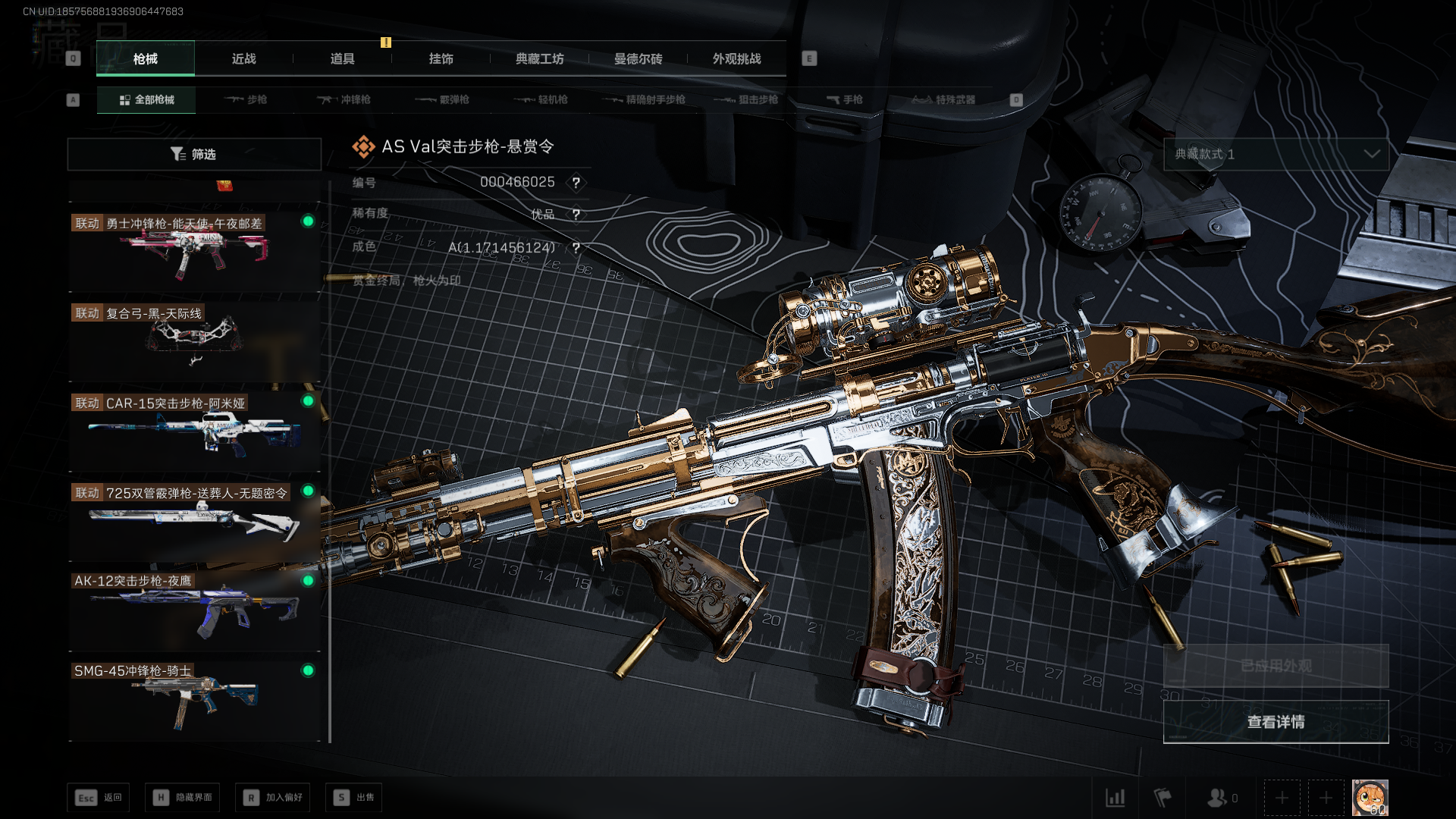Choose the CAR-15突击步枪-阿米娅 skin
Viewport: 1456px width, 819px height.
click(194, 430)
